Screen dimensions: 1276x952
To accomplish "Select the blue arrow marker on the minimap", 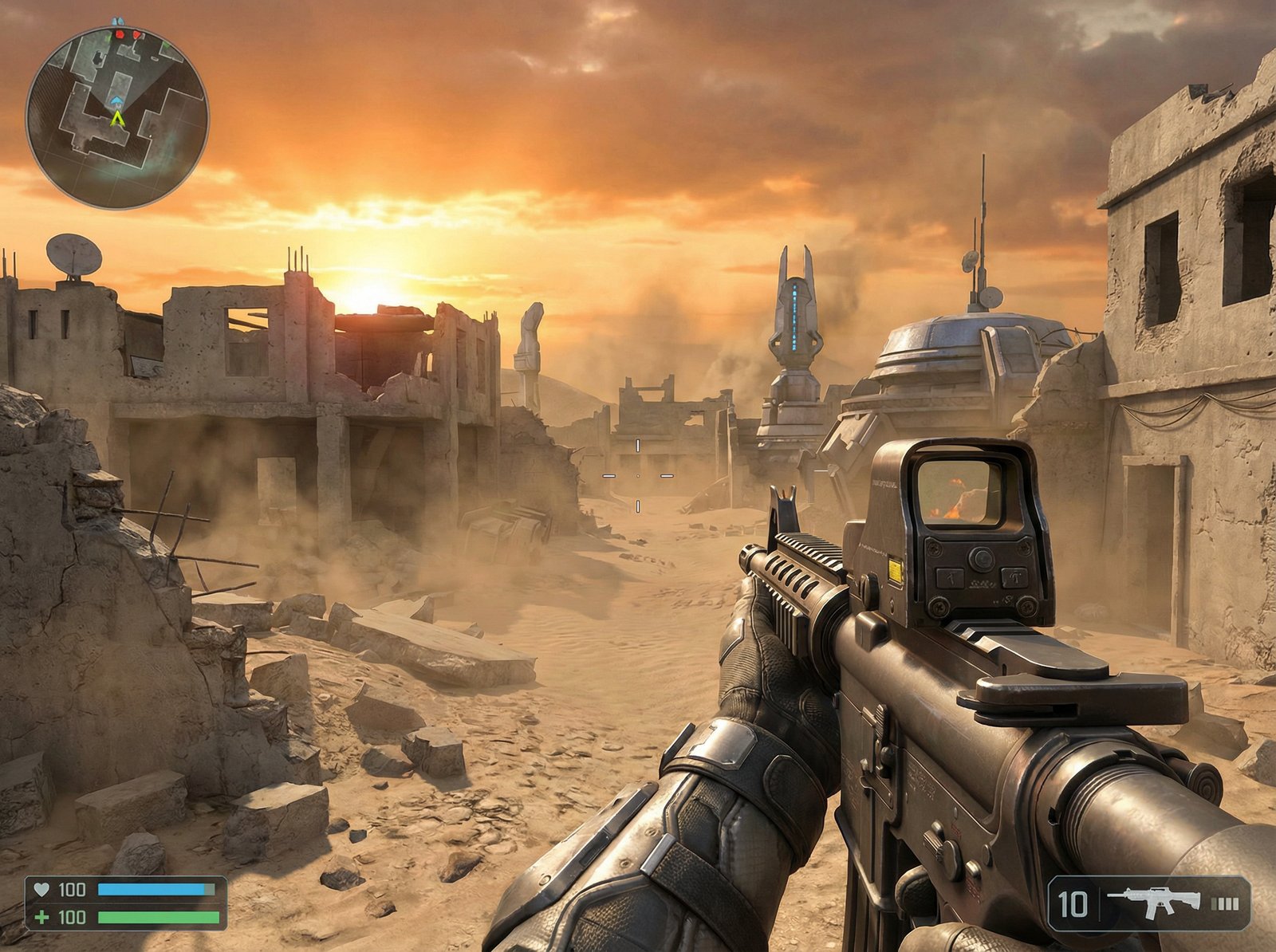I will pos(117,100).
